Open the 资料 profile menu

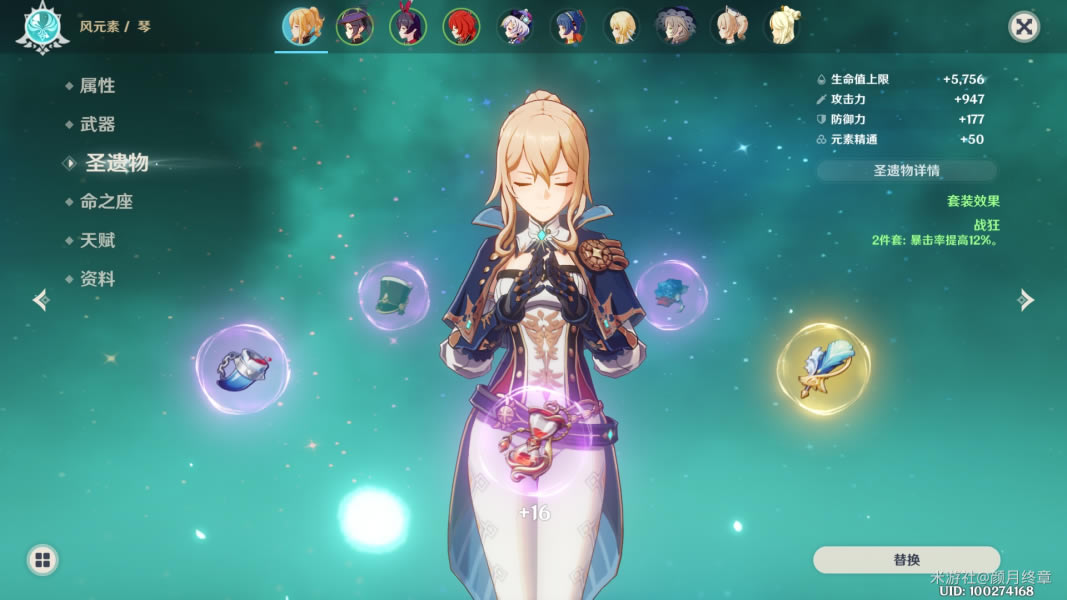click(x=97, y=279)
